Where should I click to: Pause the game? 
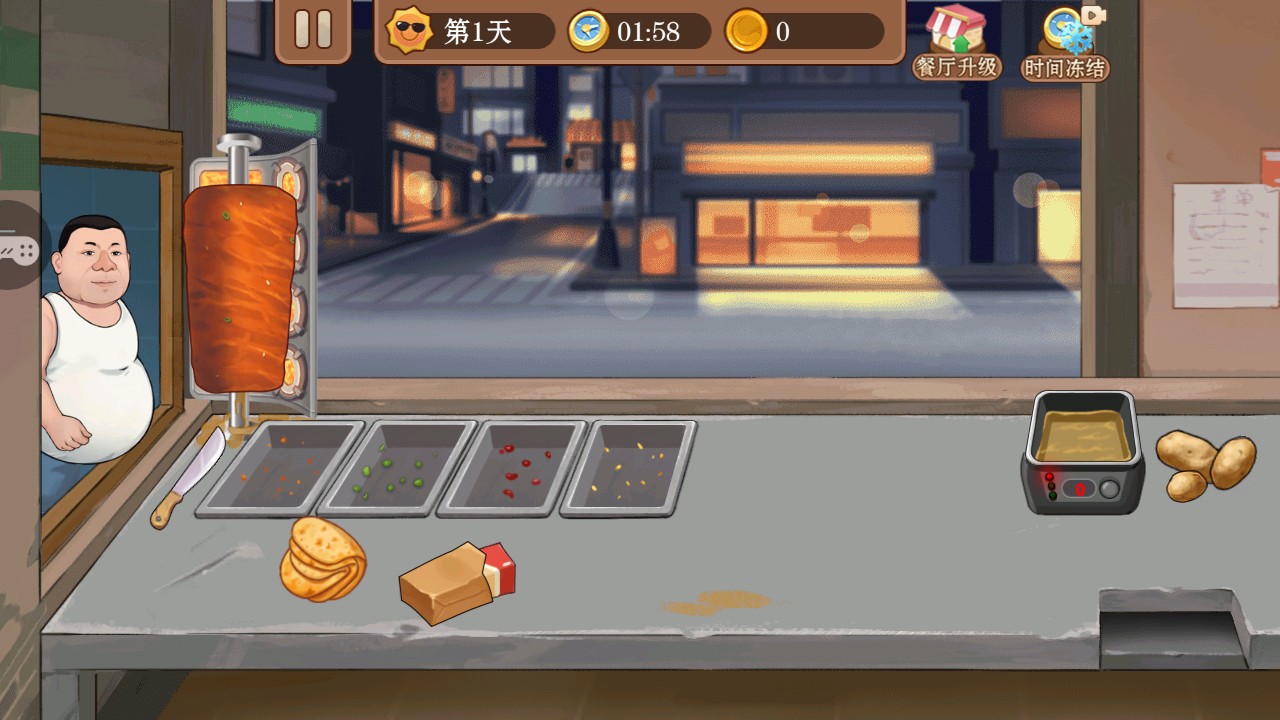pos(313,30)
